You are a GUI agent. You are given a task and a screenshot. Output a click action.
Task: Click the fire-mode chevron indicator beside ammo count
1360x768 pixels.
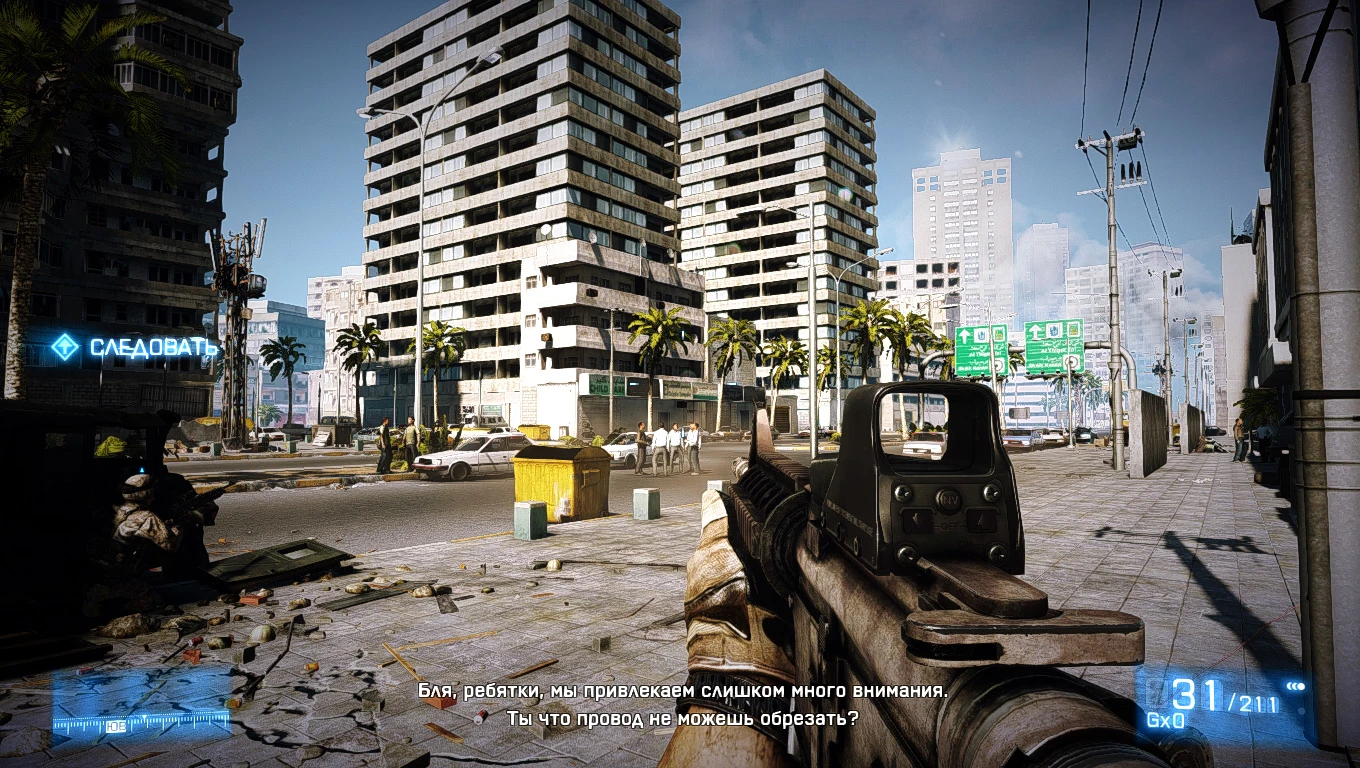(1296, 686)
